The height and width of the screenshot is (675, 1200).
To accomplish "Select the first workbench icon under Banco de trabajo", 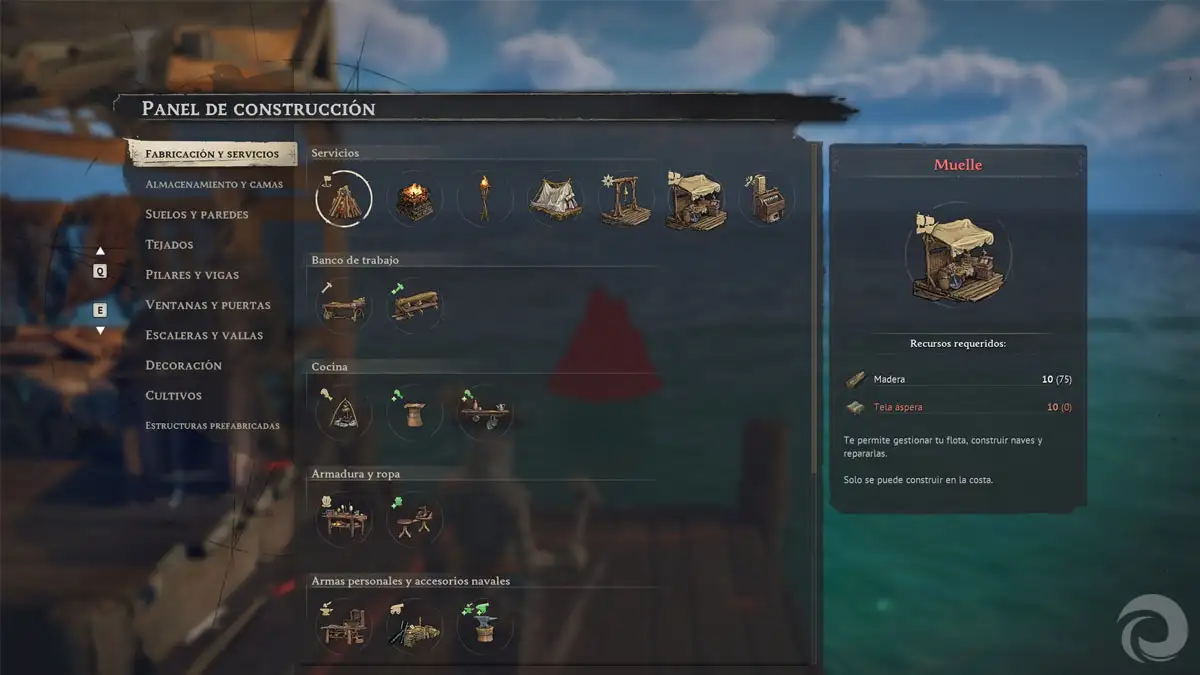I will [x=343, y=305].
